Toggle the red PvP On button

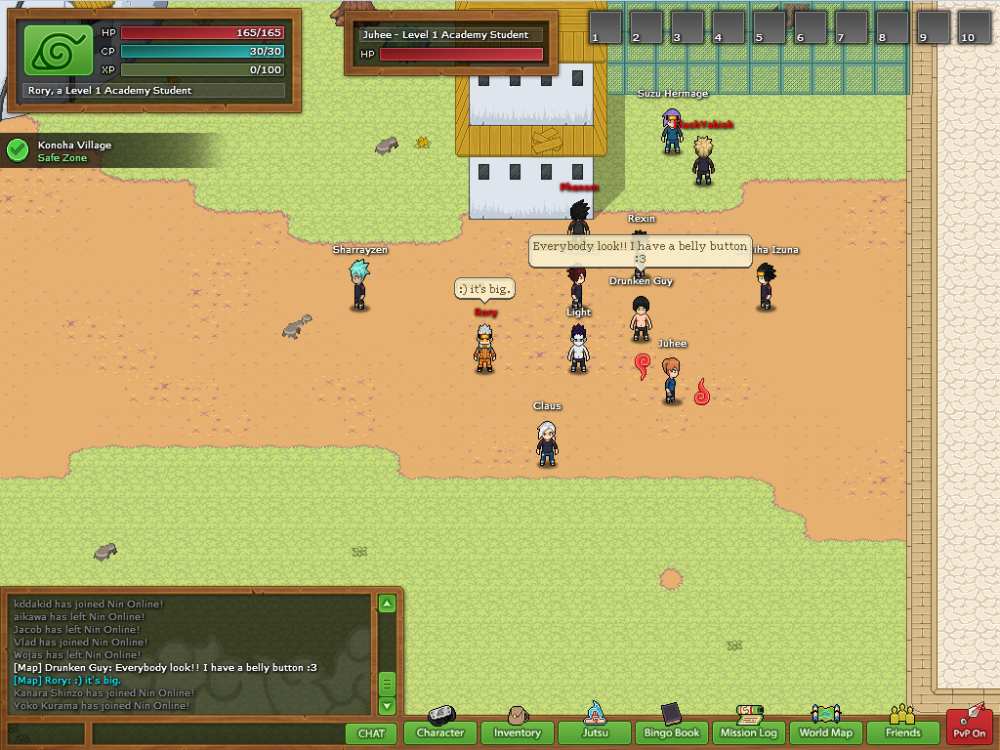pyautogui.click(x=969, y=728)
